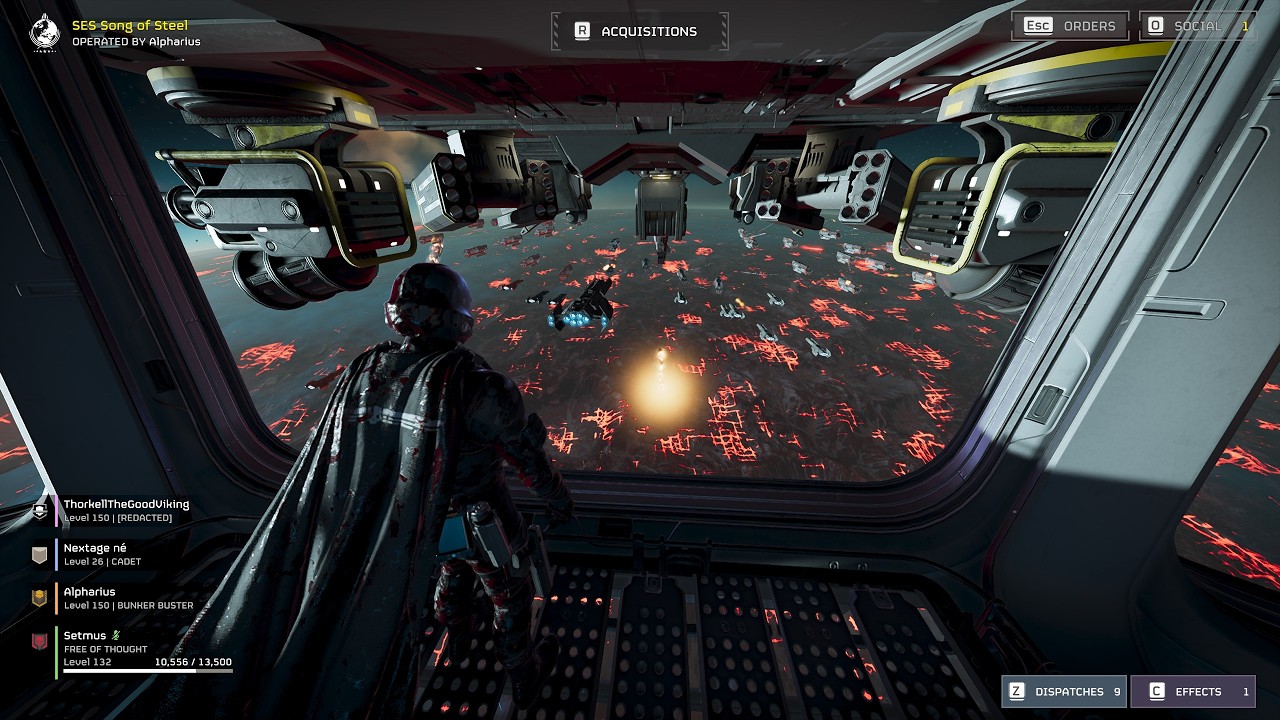Open the Orders menu
Image resolution: width=1280 pixels, height=720 pixels.
(x=1070, y=26)
